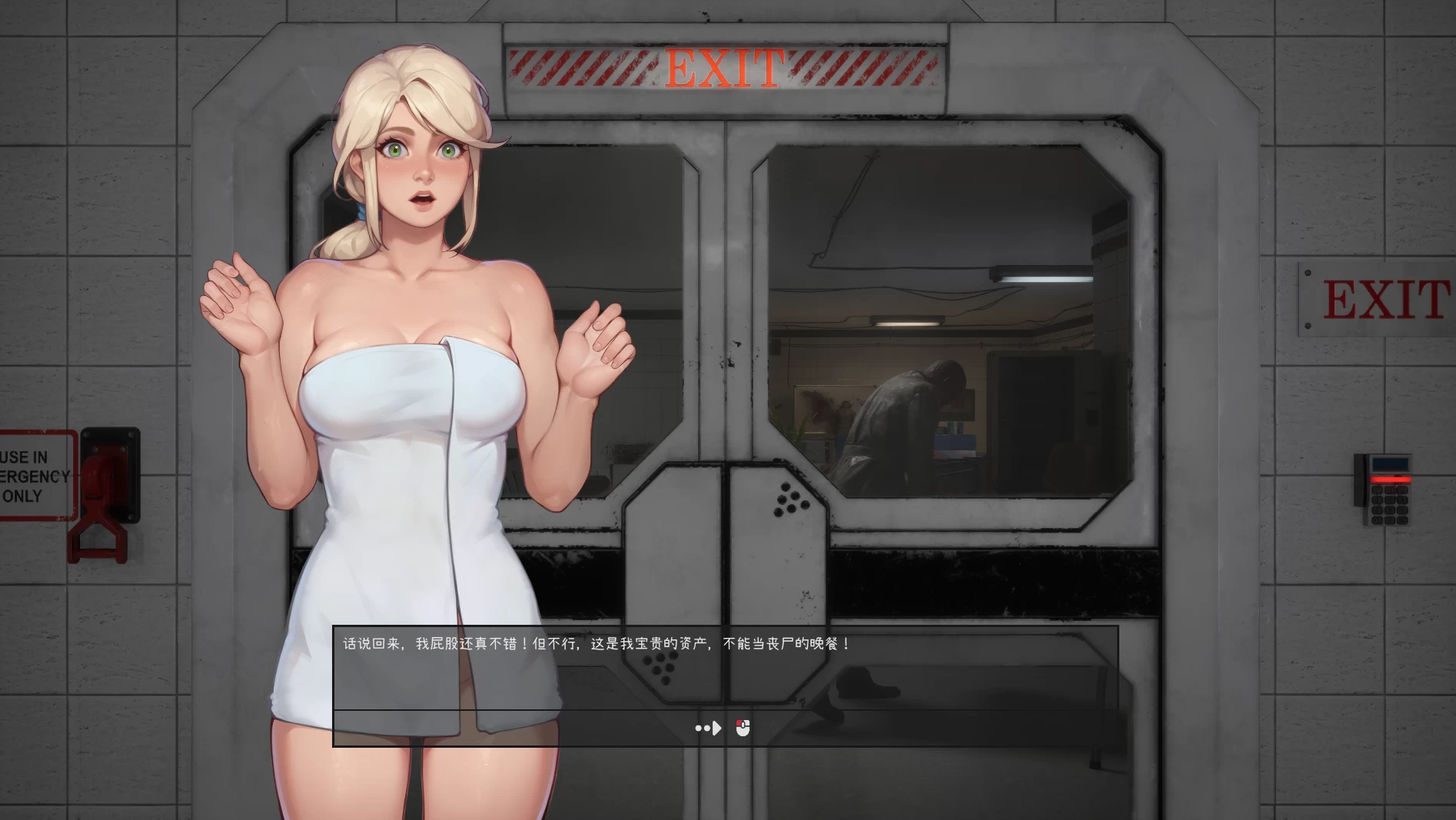Screen dimensions: 1456x820
Task: Advance the story with the play arrow button
Action: 713,728
